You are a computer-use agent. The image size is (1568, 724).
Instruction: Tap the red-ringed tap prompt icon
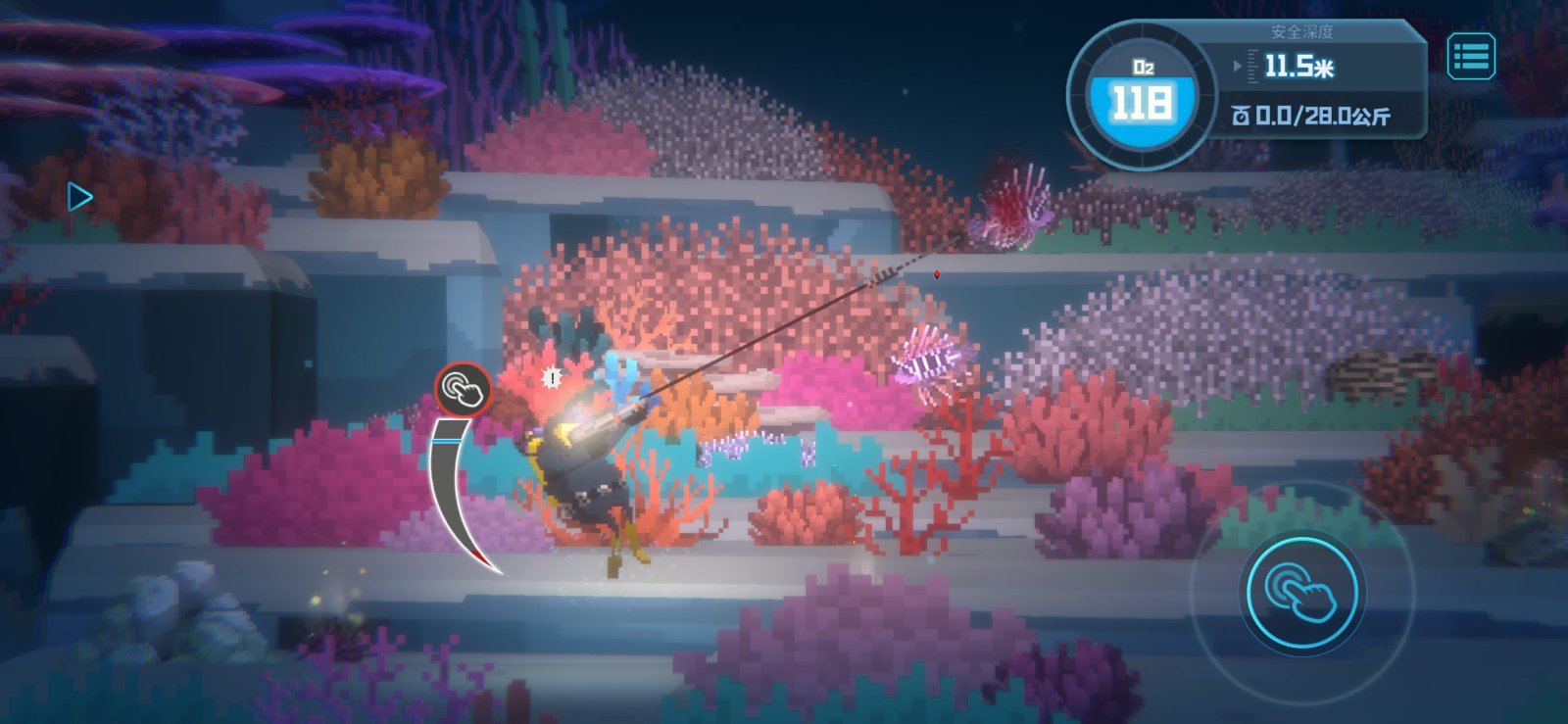click(x=464, y=390)
